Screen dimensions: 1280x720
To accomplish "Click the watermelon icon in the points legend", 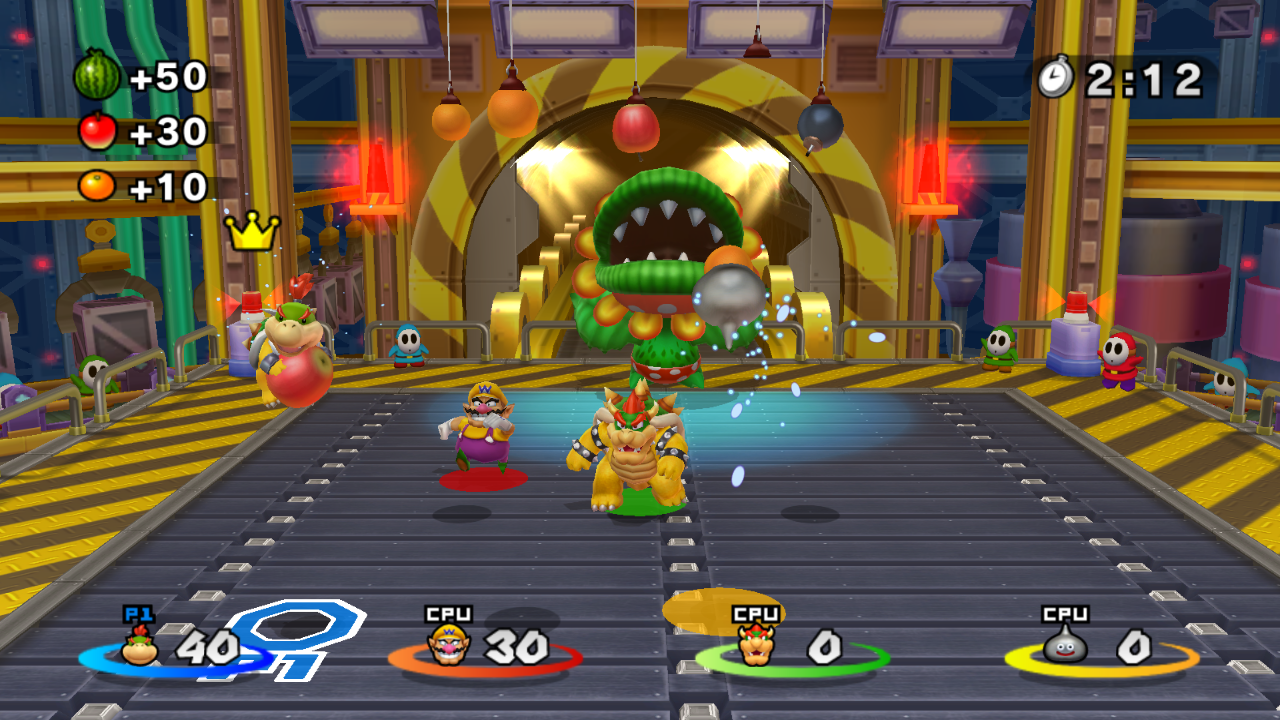I will [x=97, y=76].
